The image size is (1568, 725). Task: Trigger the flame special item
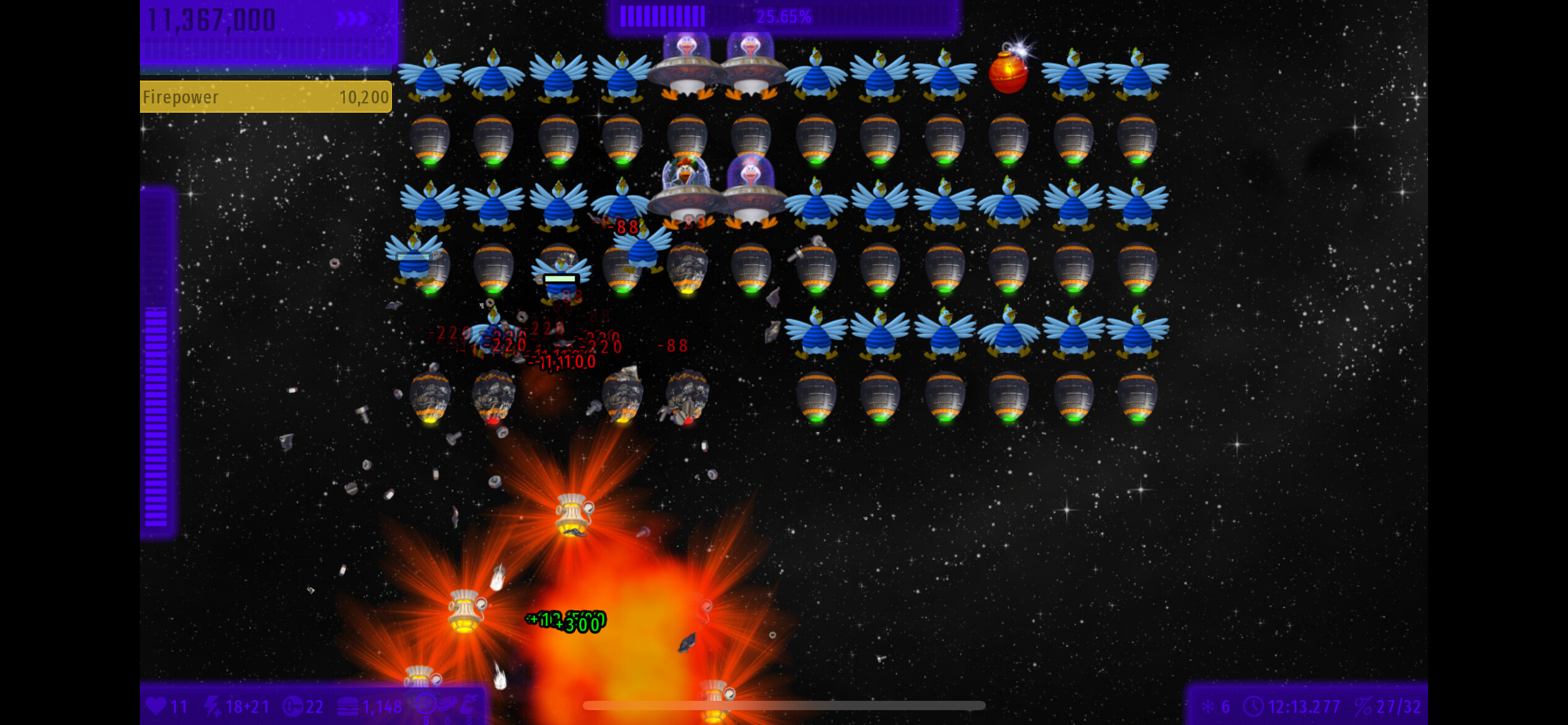coord(469,704)
